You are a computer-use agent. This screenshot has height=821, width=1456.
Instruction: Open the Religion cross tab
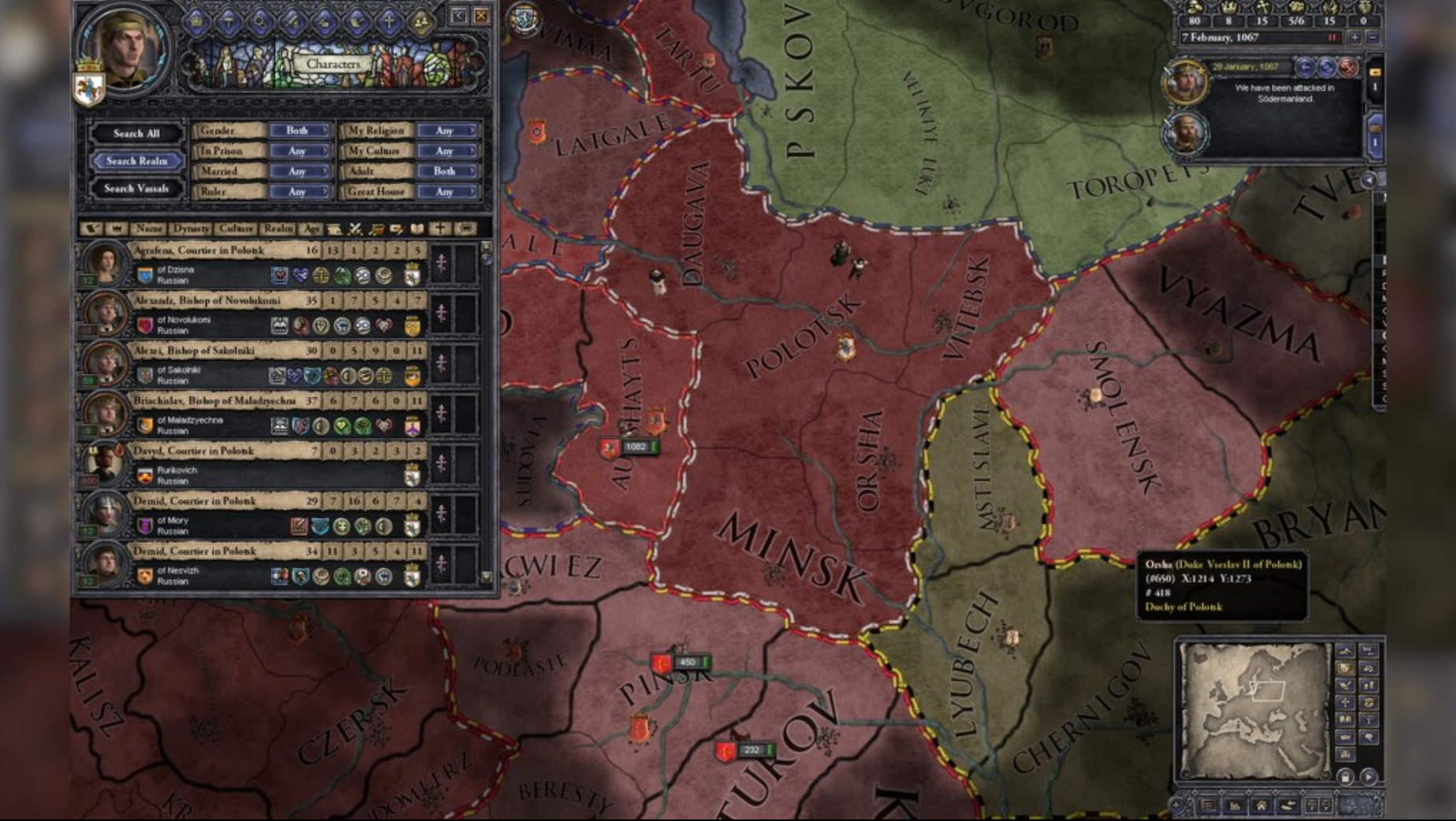click(389, 21)
